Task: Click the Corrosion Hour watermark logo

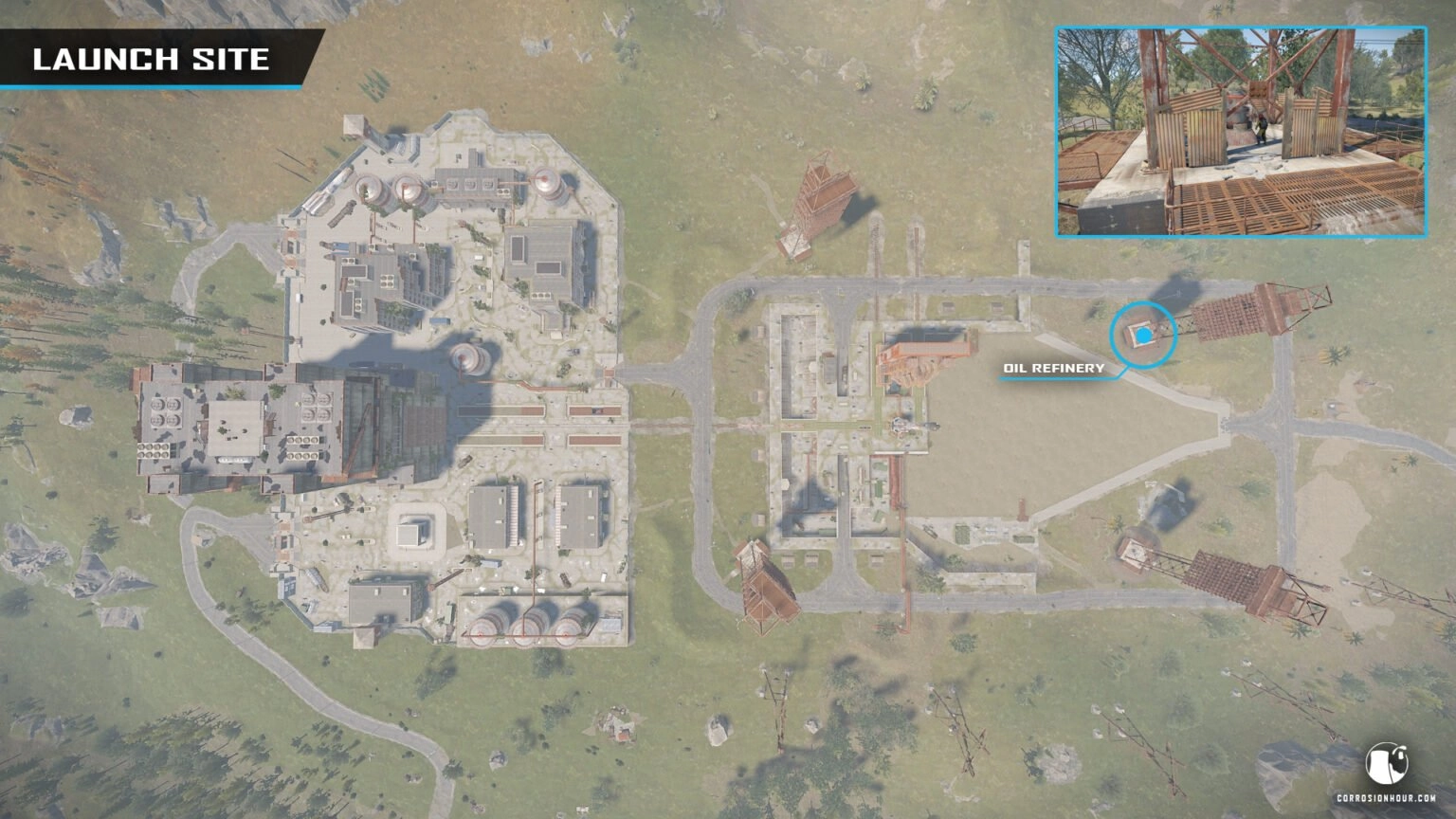Action: [x=1386, y=764]
